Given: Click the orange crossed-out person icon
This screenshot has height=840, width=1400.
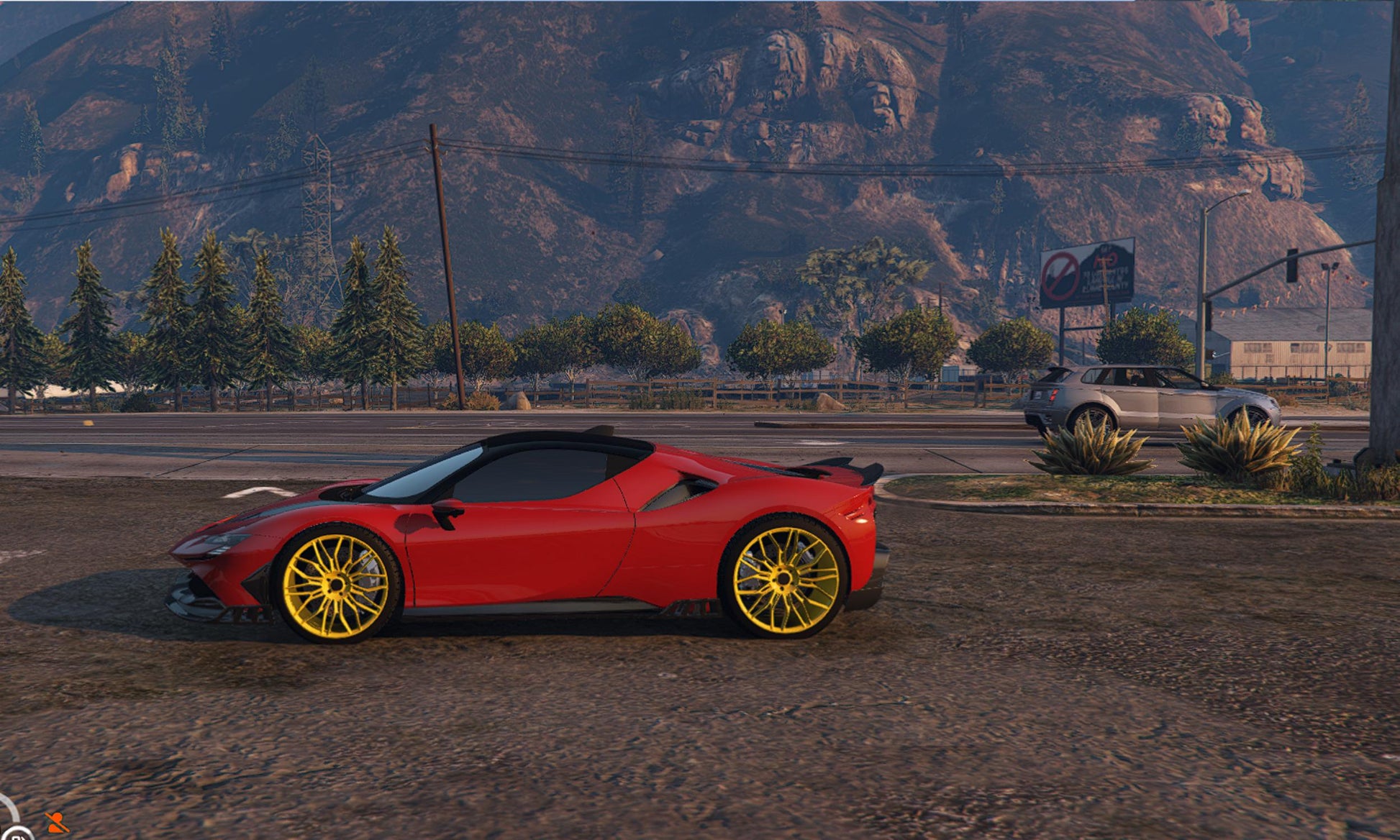Looking at the screenshot, I should 57,822.
